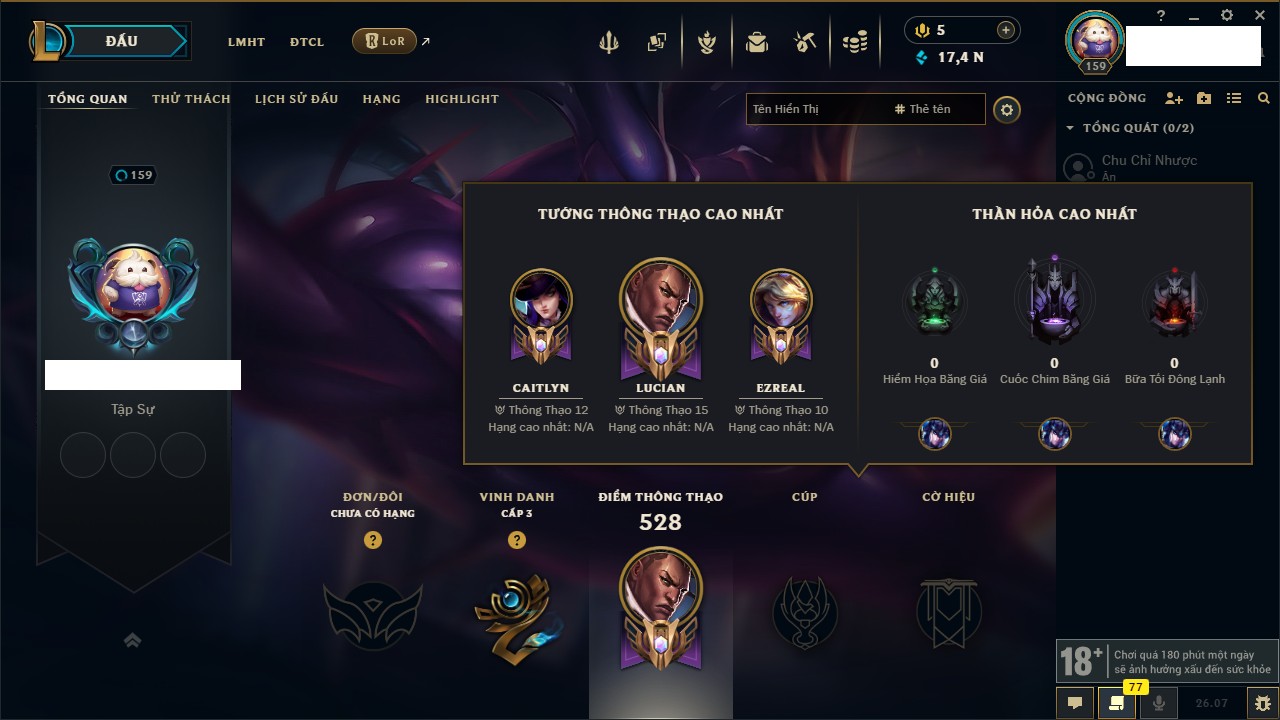Open profile settings gear beside the search field
Screen dimensions: 1280x720
point(1007,110)
